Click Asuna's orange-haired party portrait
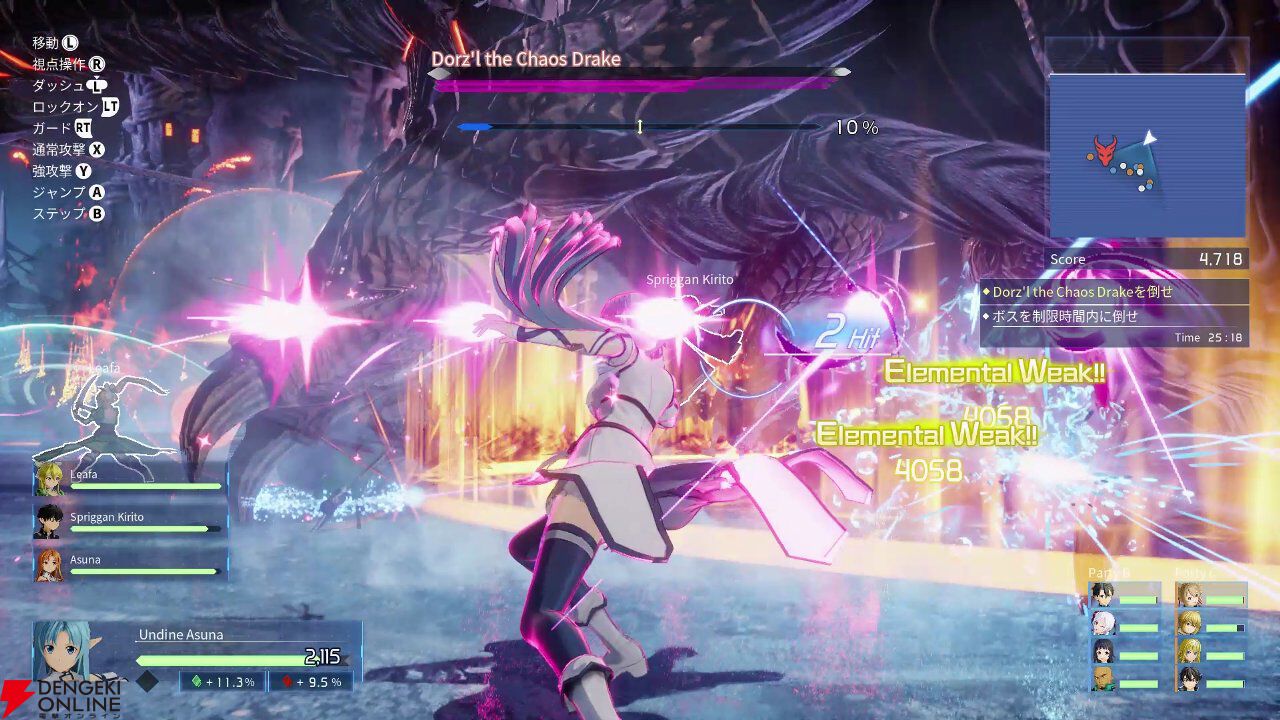The height and width of the screenshot is (720, 1280). [49, 565]
